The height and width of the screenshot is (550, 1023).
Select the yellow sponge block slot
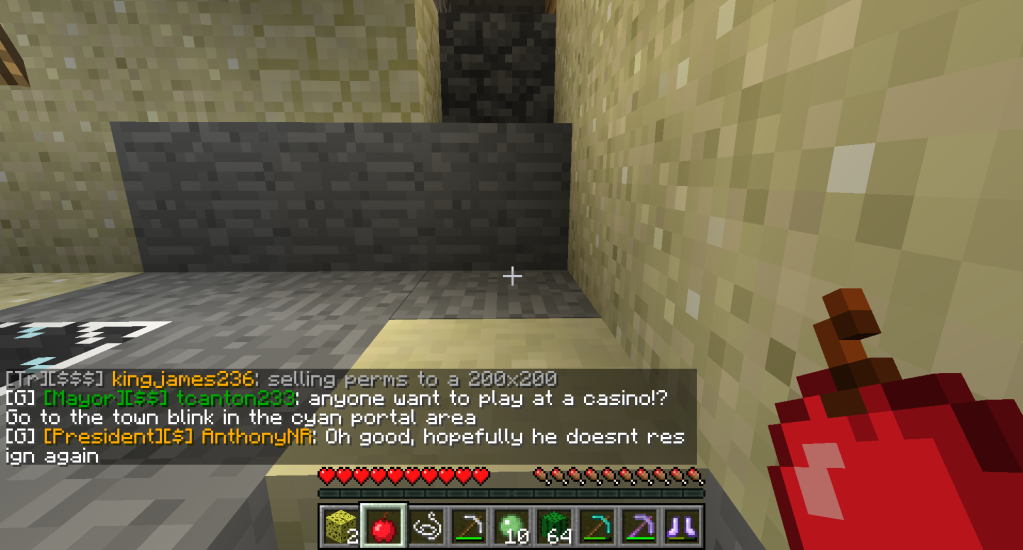(x=339, y=525)
